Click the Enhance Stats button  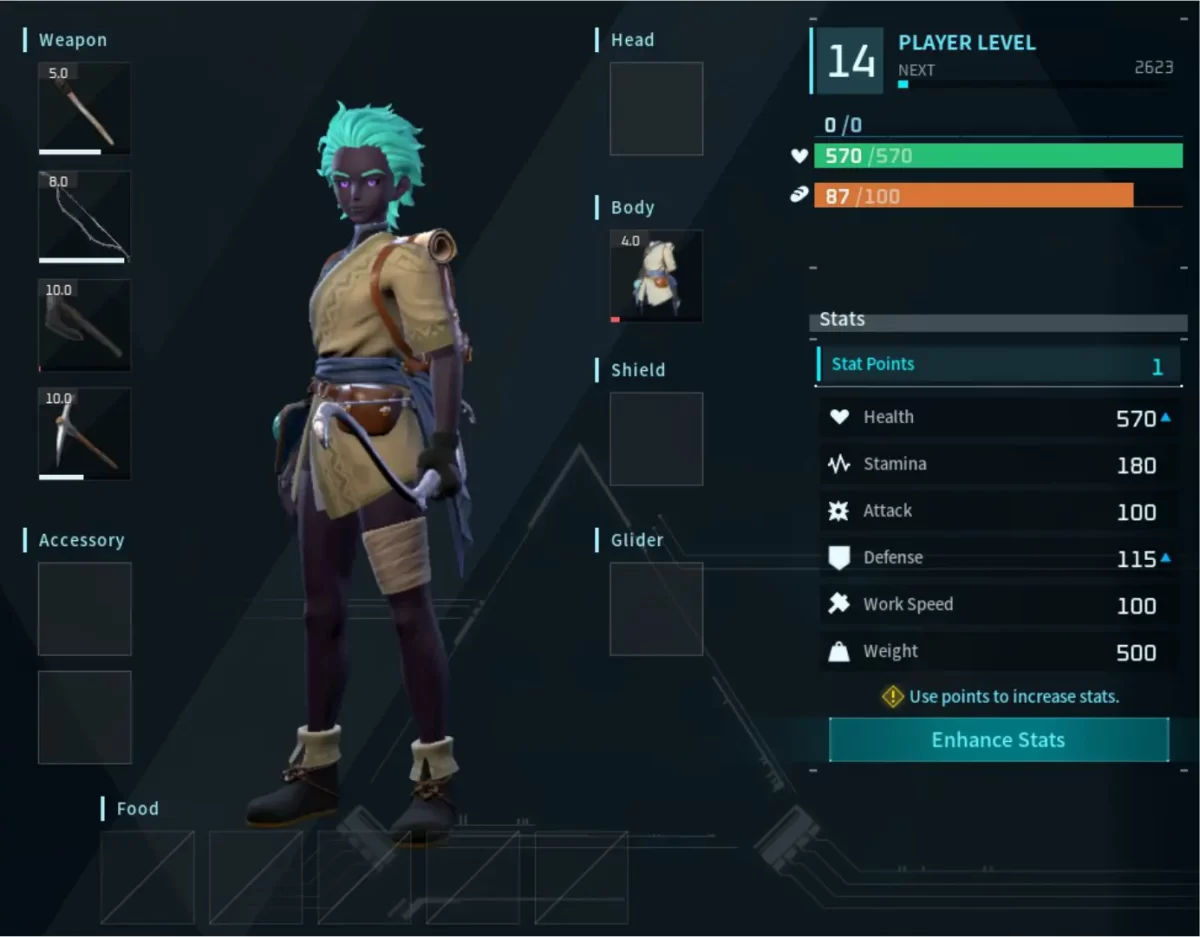click(x=998, y=740)
